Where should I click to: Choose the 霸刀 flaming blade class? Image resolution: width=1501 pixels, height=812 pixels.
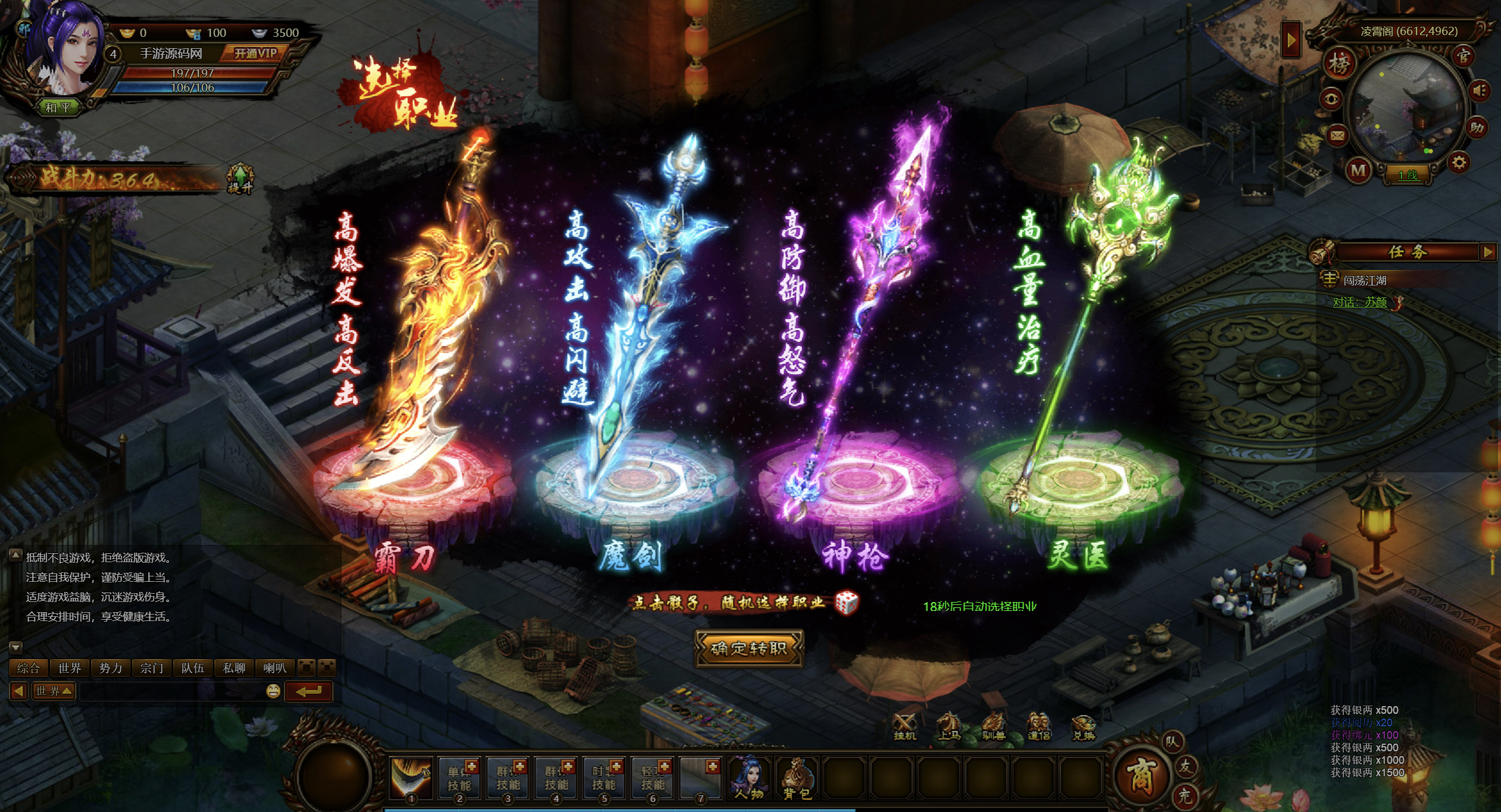(x=417, y=333)
